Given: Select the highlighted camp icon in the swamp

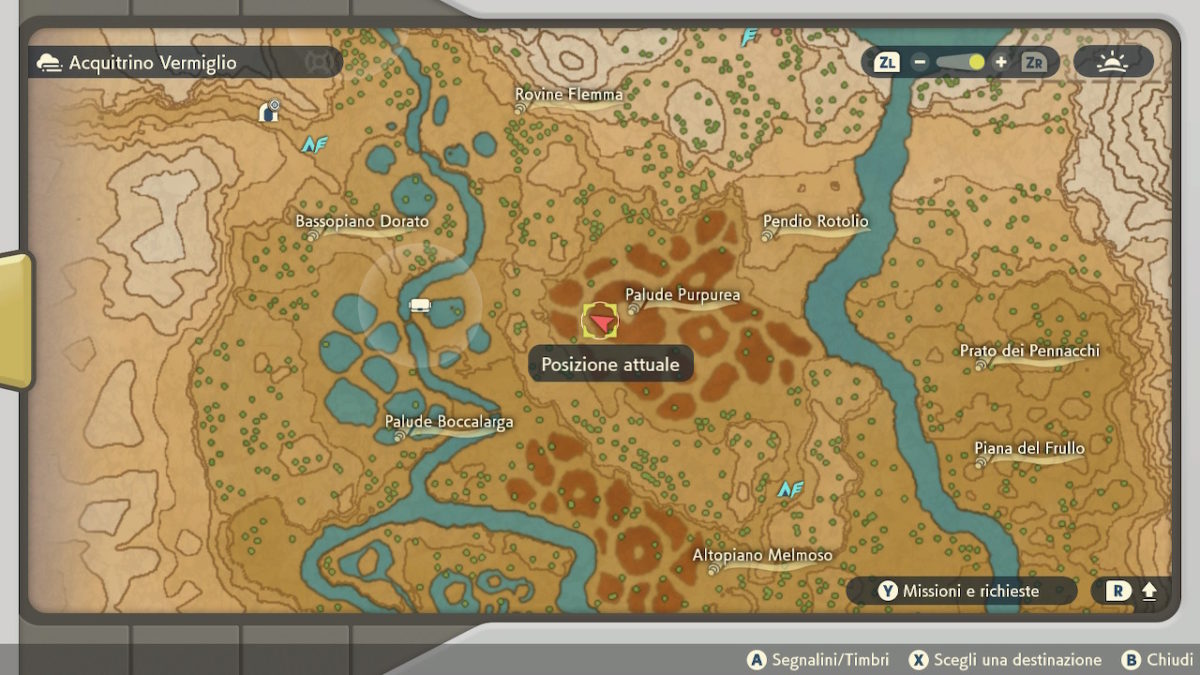Looking at the screenshot, I should pos(421,305).
